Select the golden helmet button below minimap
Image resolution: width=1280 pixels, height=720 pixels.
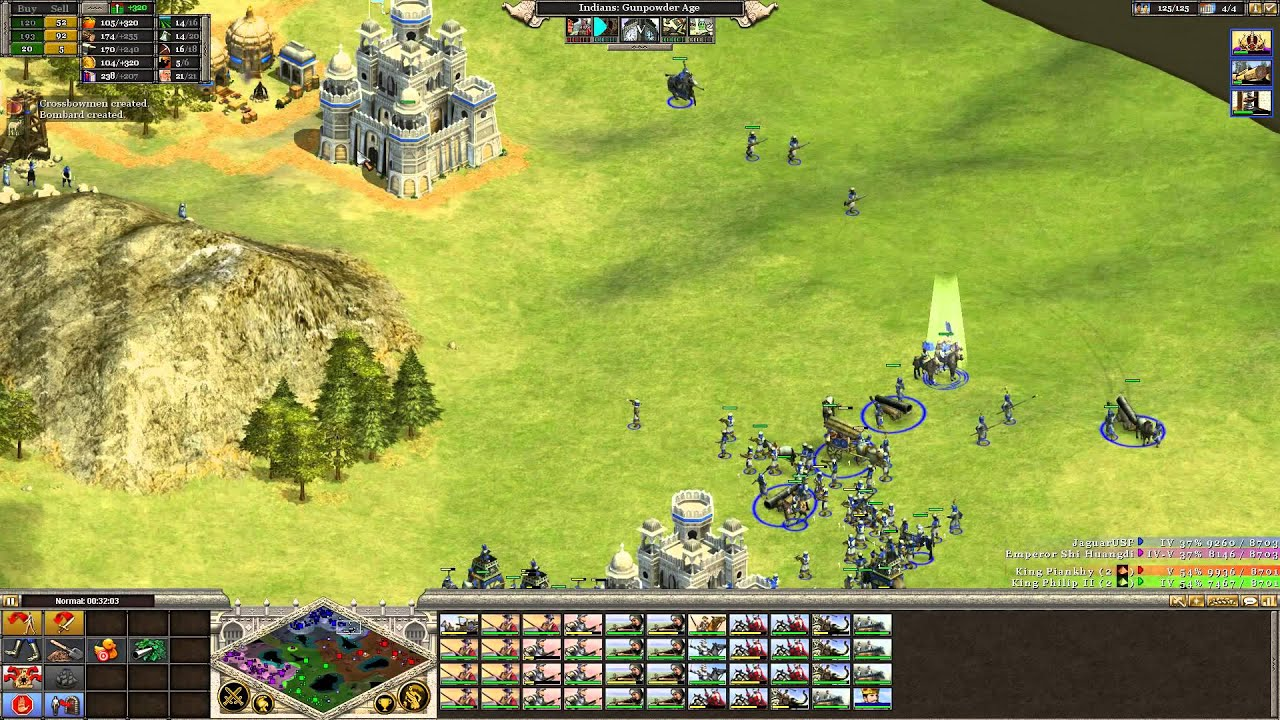[x=263, y=705]
